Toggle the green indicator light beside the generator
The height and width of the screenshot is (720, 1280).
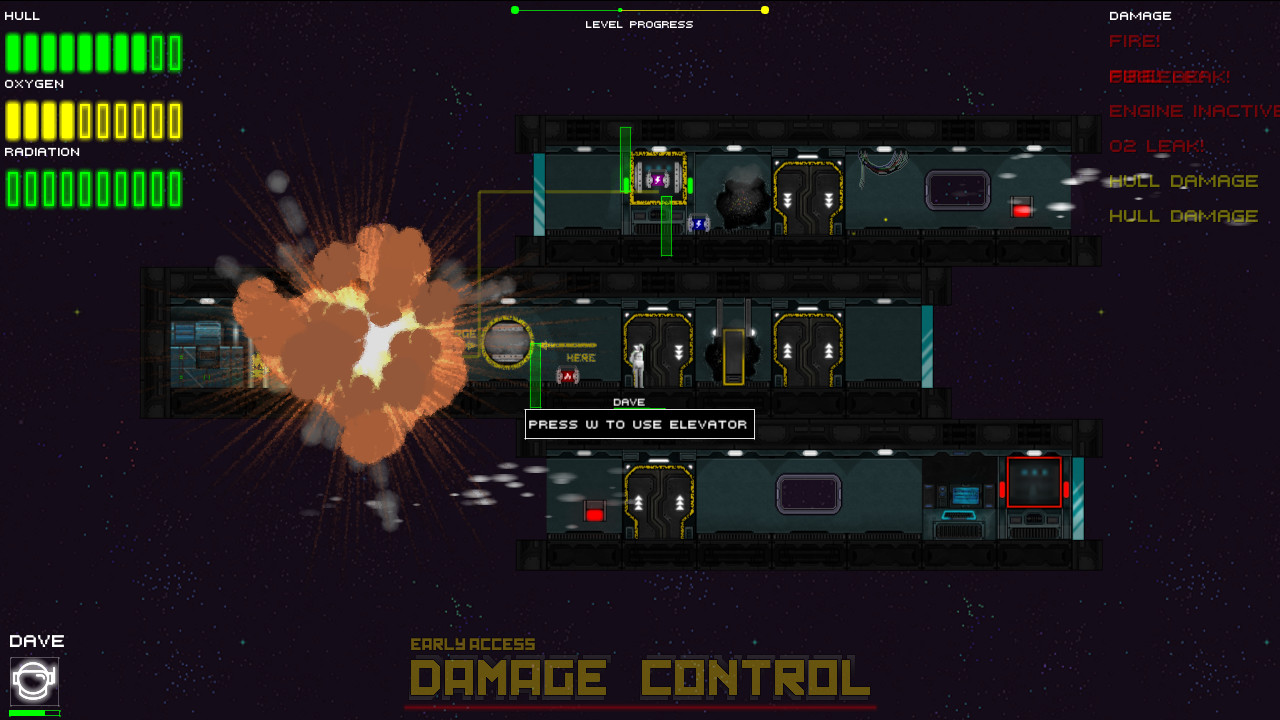690,186
